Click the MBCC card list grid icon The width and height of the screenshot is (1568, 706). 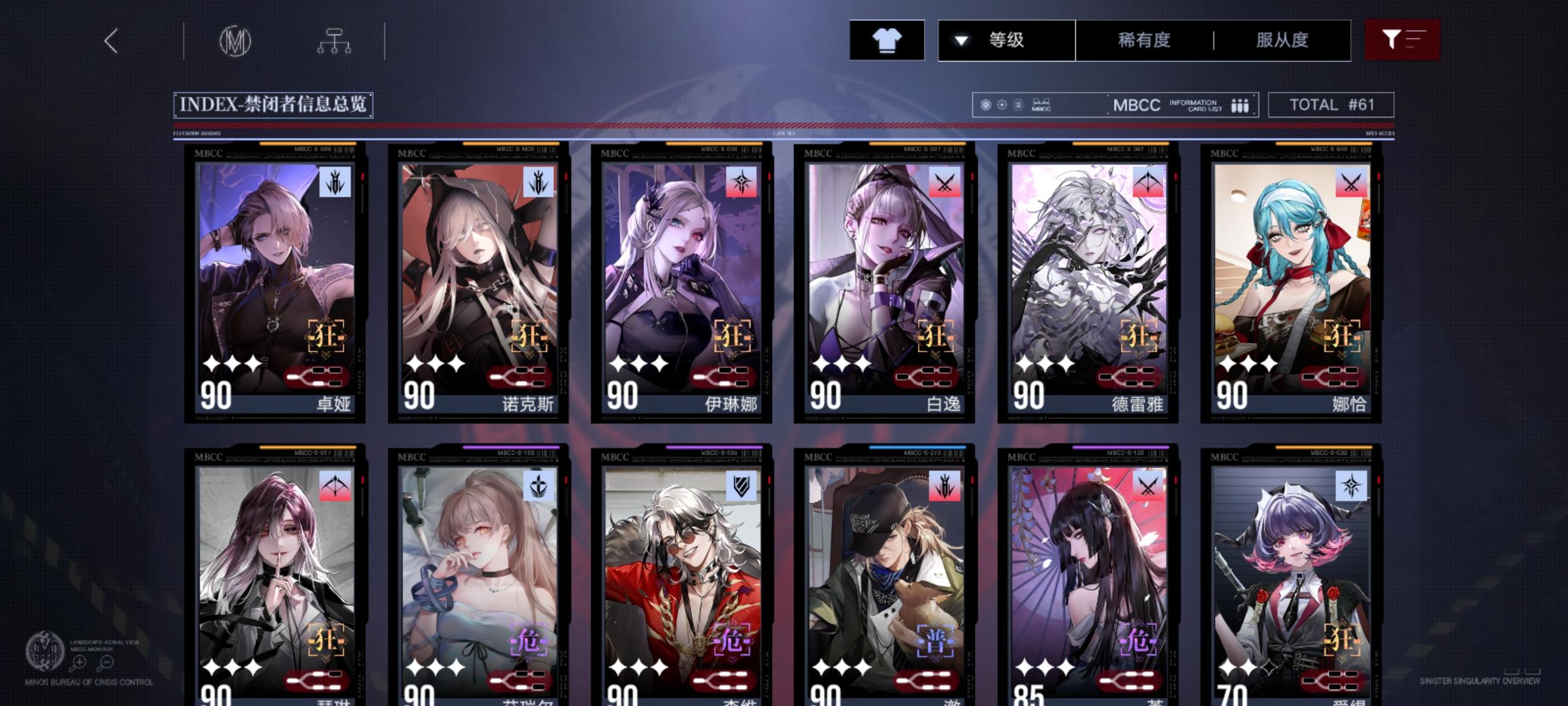[1239, 104]
